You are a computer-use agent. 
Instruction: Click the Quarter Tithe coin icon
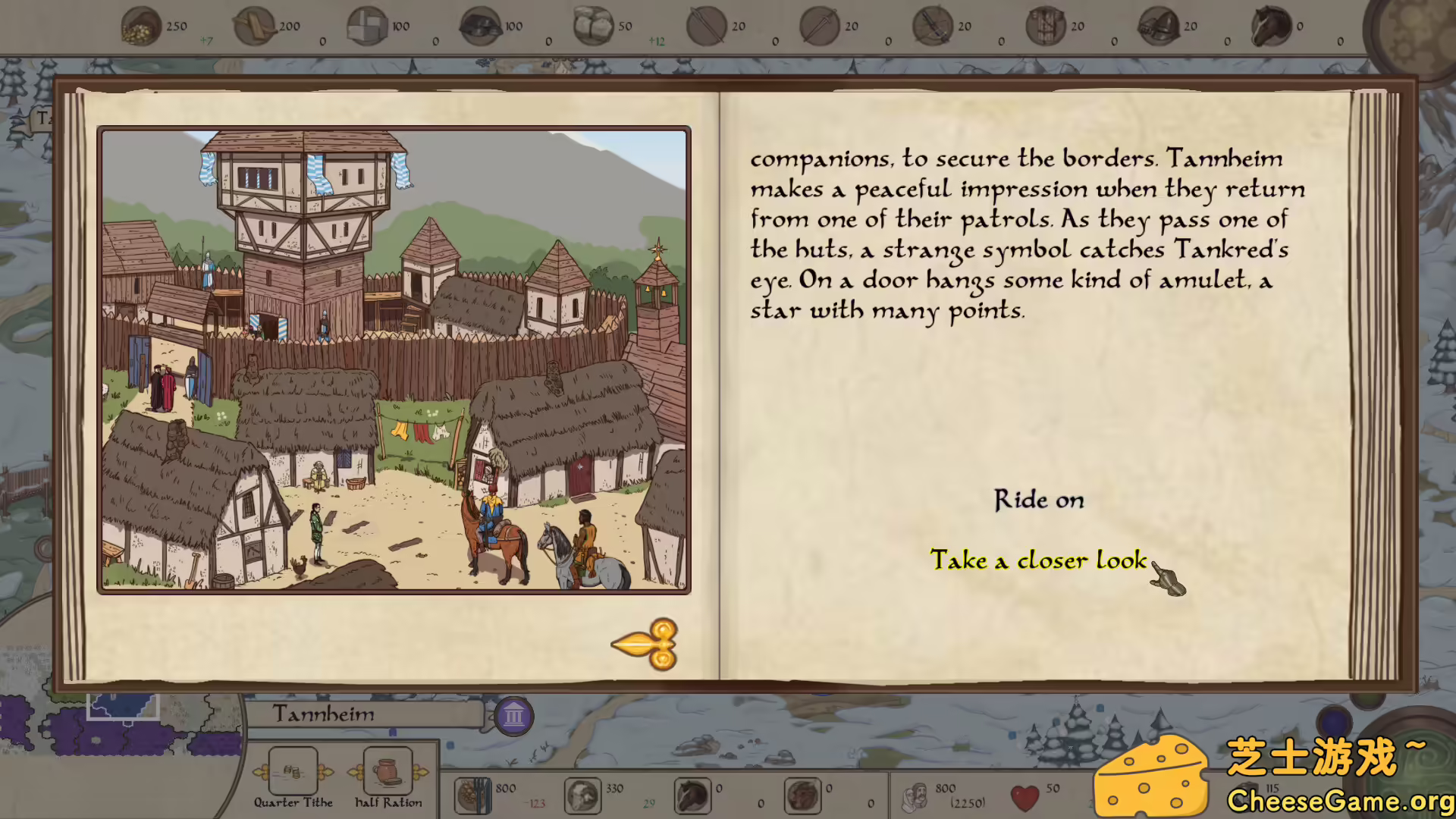coord(293,772)
